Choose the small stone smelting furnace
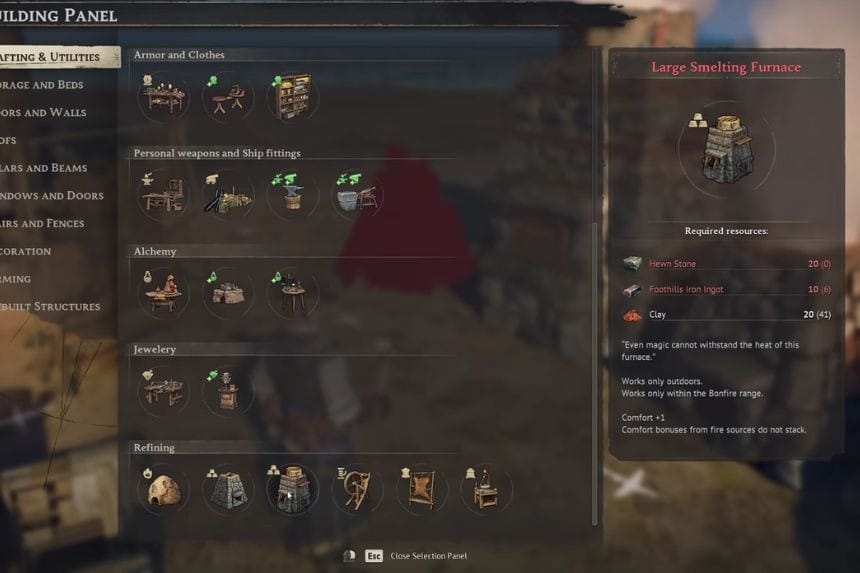 (x=228, y=489)
